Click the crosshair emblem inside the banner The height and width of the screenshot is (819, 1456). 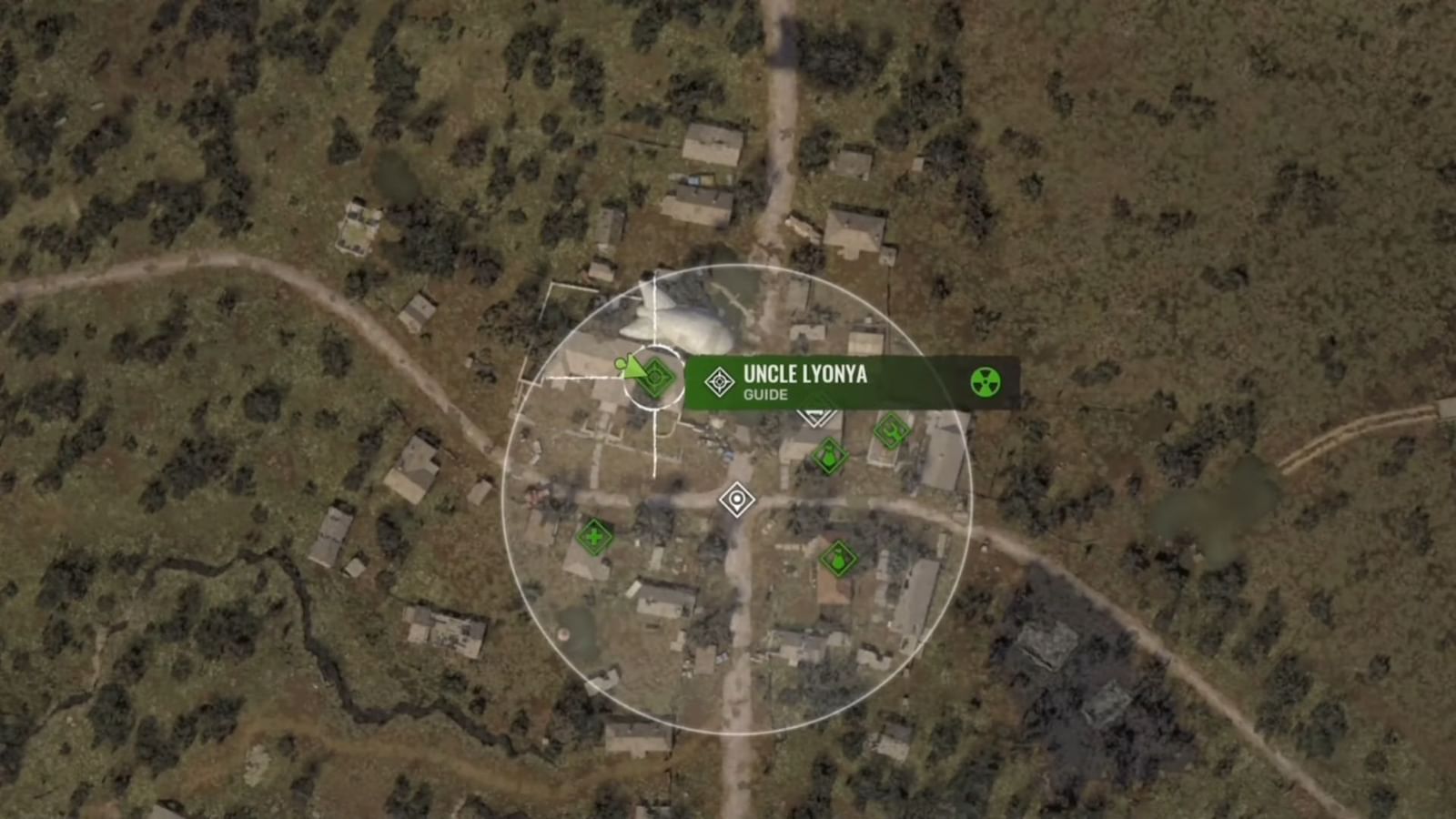click(719, 379)
